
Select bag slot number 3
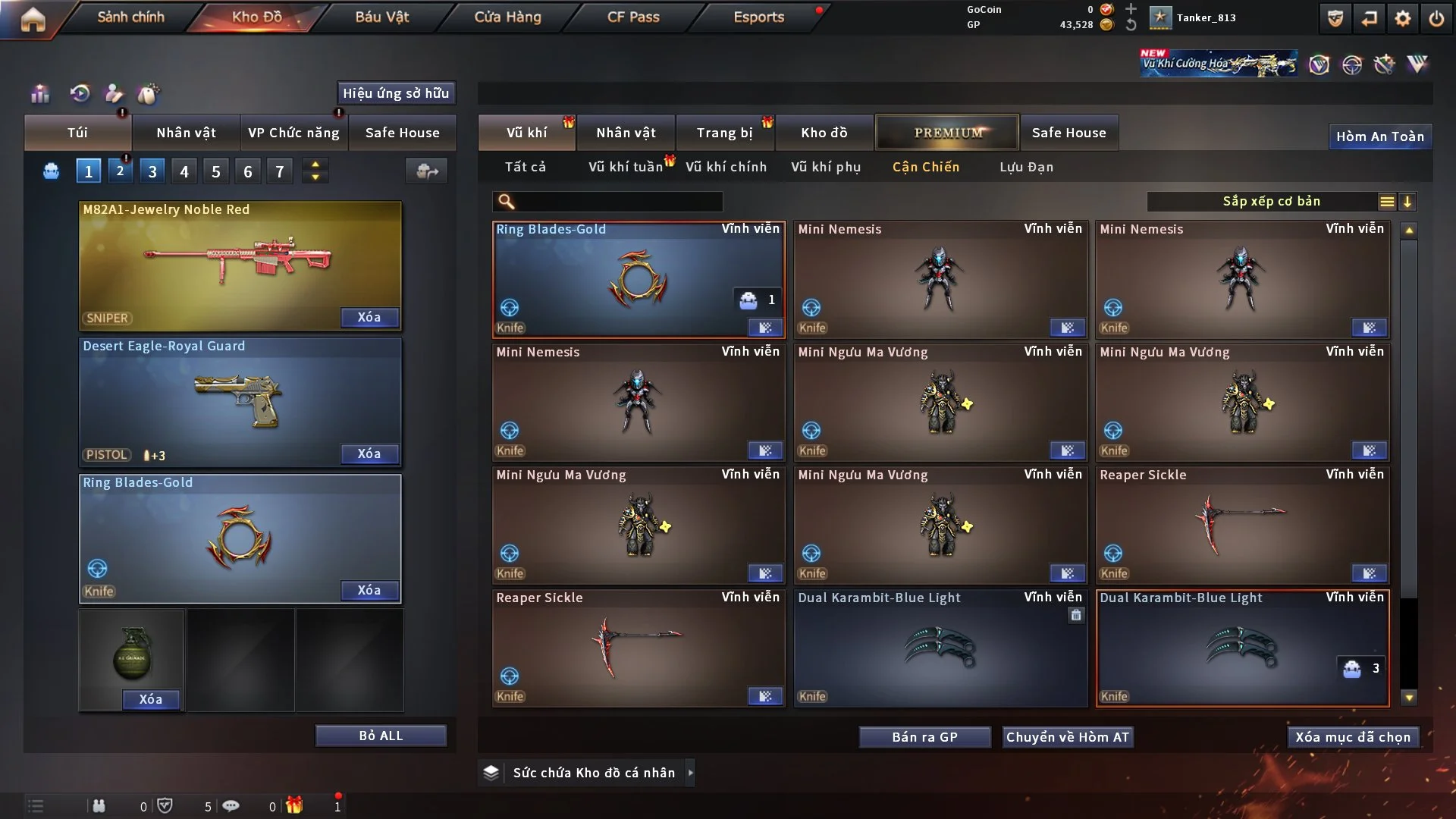152,171
